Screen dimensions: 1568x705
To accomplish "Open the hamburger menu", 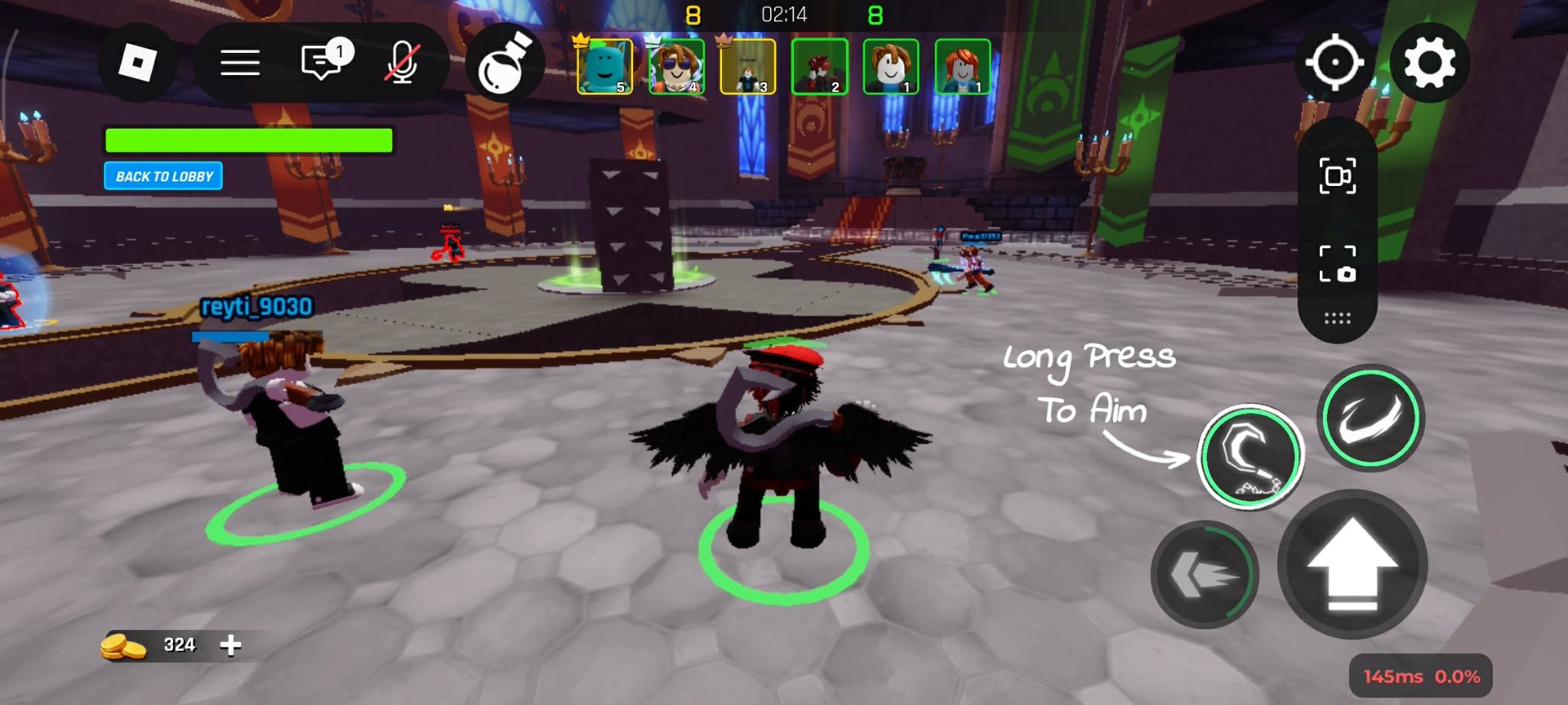I will click(x=240, y=63).
